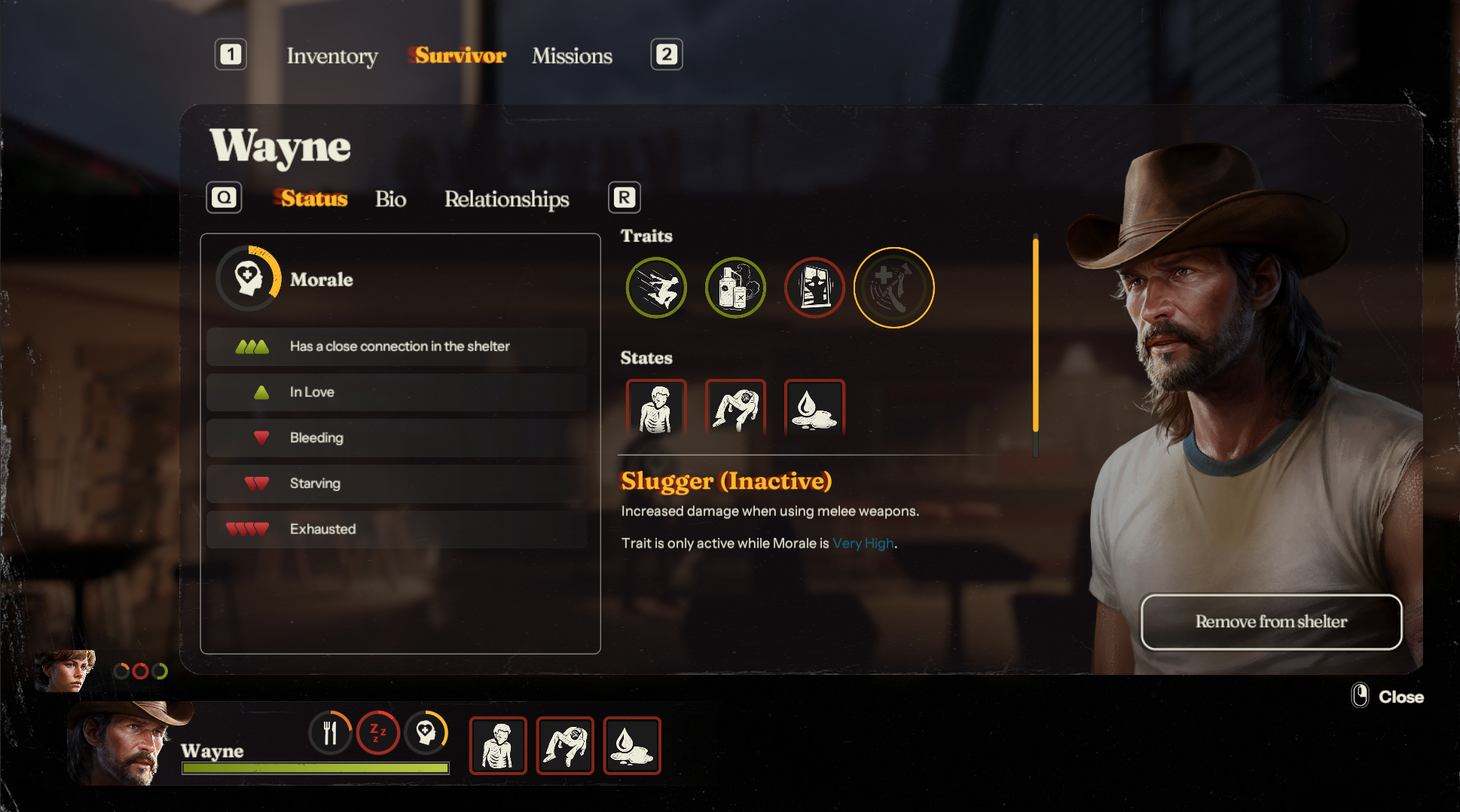Show Wayne's Bio tab
This screenshot has height=812, width=1460.
[390, 199]
